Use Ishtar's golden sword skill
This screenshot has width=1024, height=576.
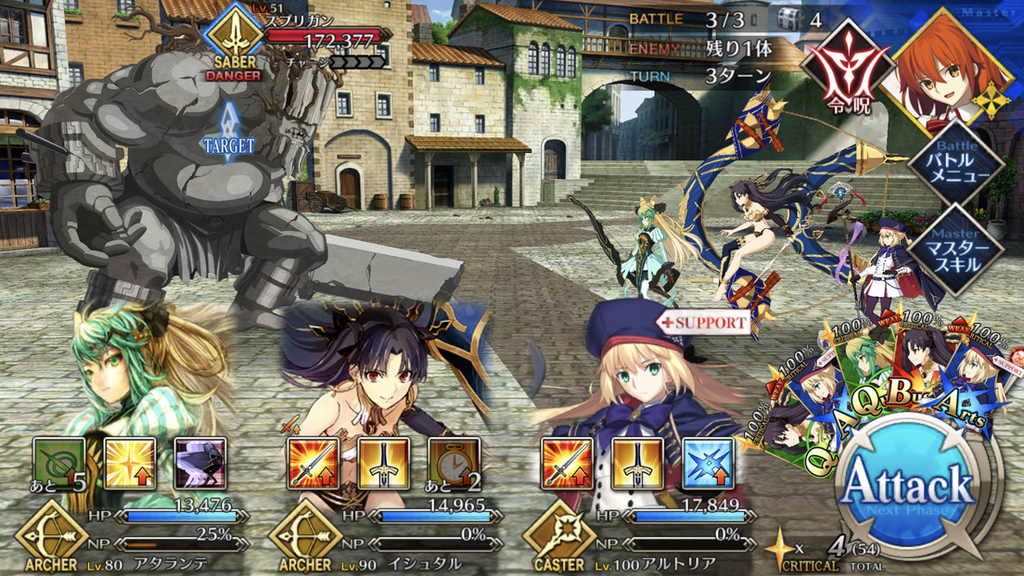[x=383, y=462]
